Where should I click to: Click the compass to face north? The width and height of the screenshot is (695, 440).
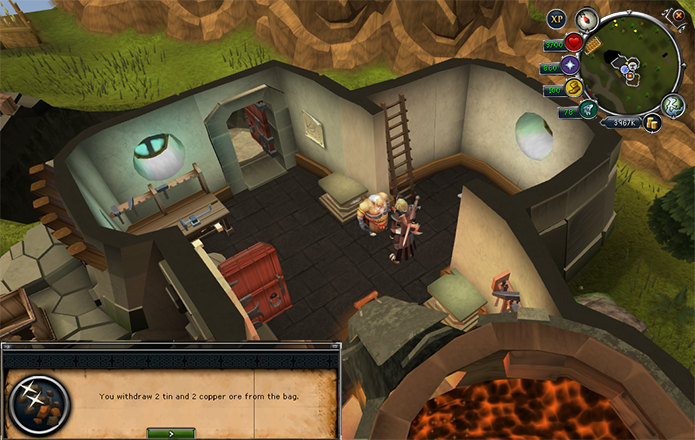tap(586, 18)
